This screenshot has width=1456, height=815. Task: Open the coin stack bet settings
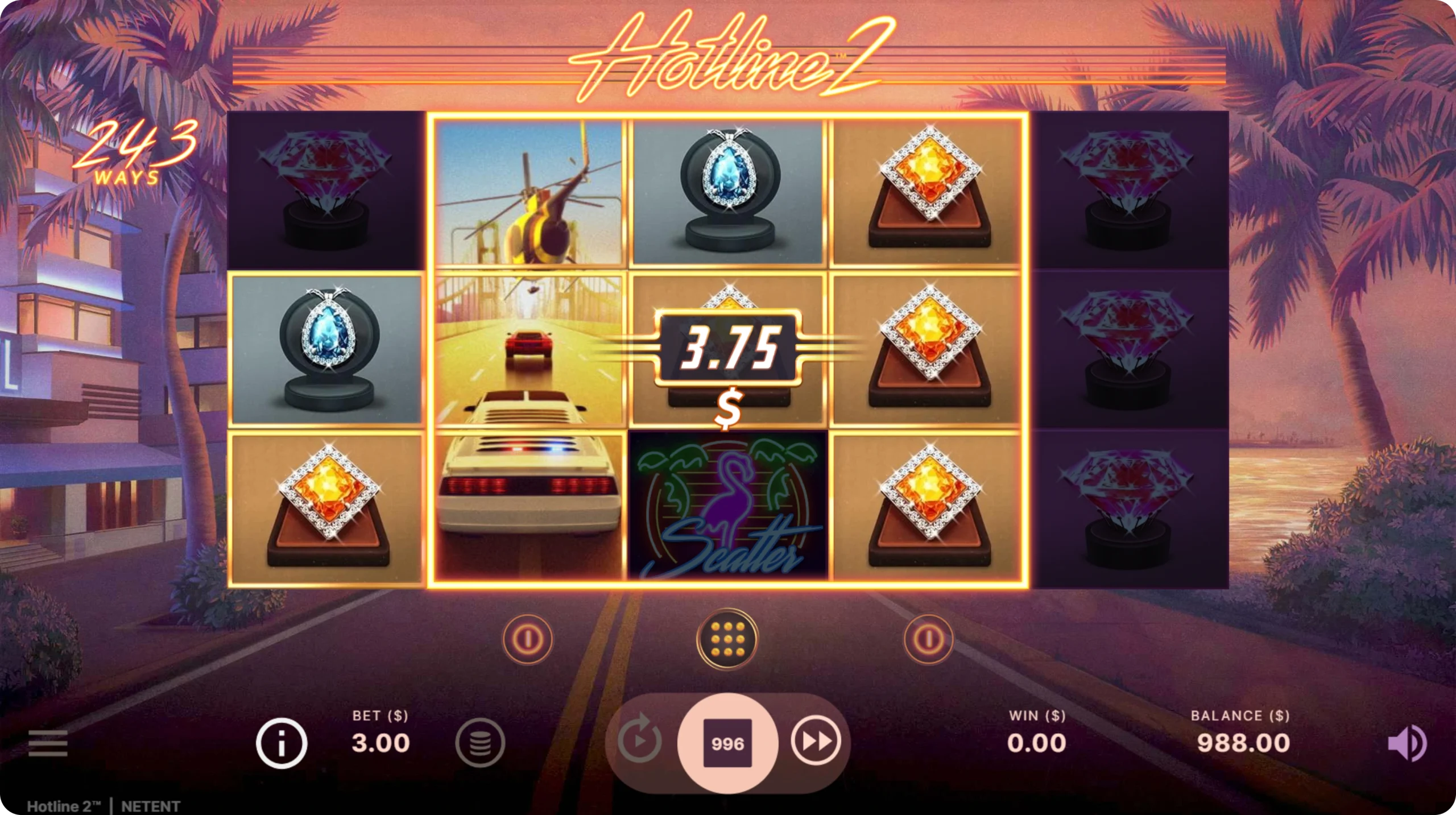pos(480,743)
